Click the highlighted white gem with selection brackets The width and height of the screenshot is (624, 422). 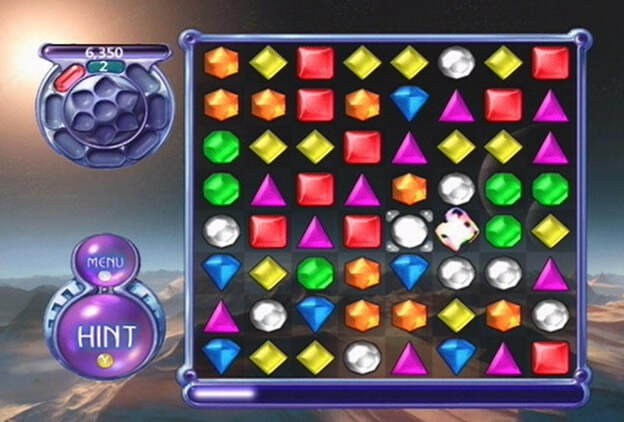pos(408,231)
